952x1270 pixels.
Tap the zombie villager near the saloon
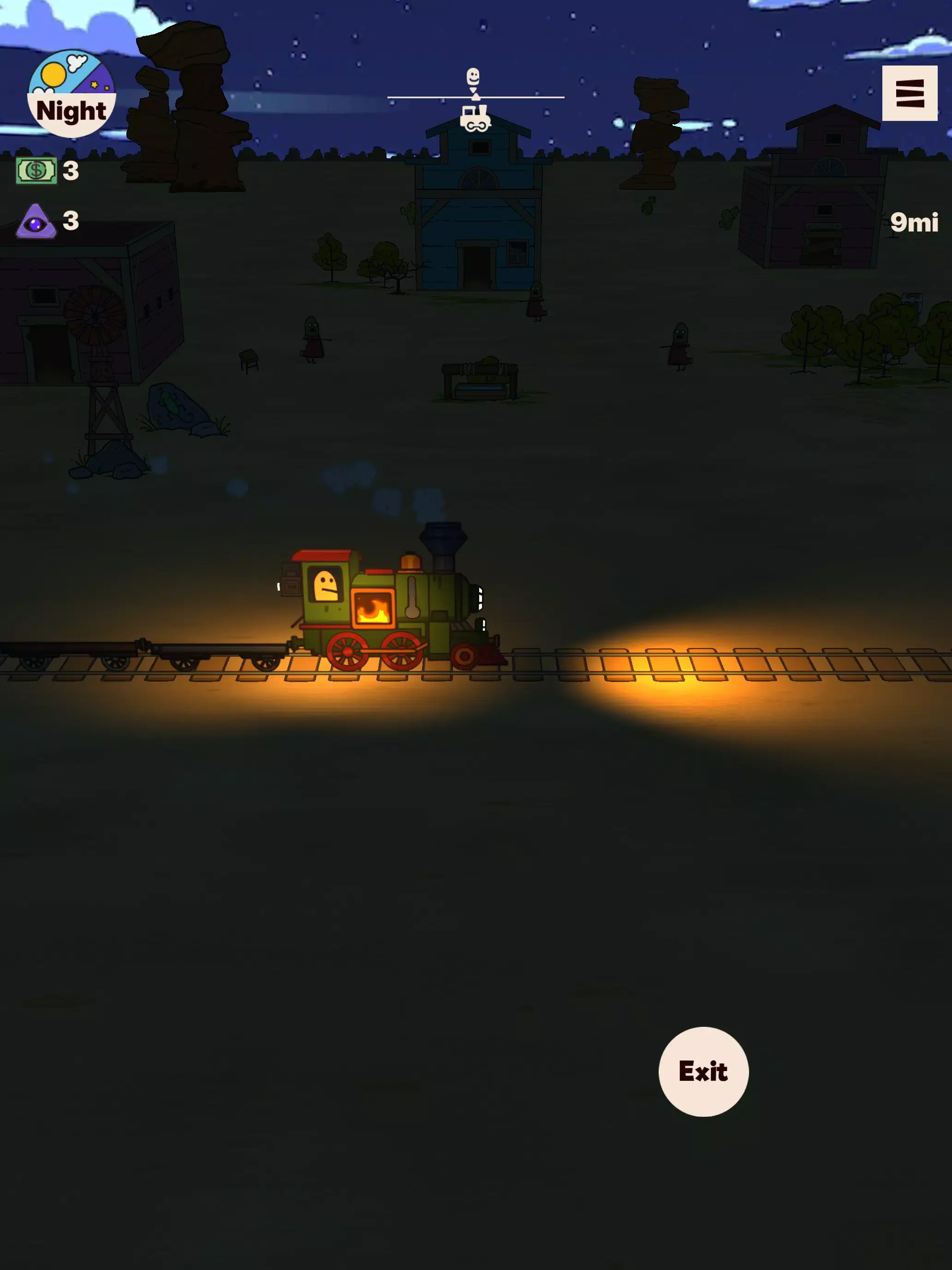pyautogui.click(x=537, y=299)
